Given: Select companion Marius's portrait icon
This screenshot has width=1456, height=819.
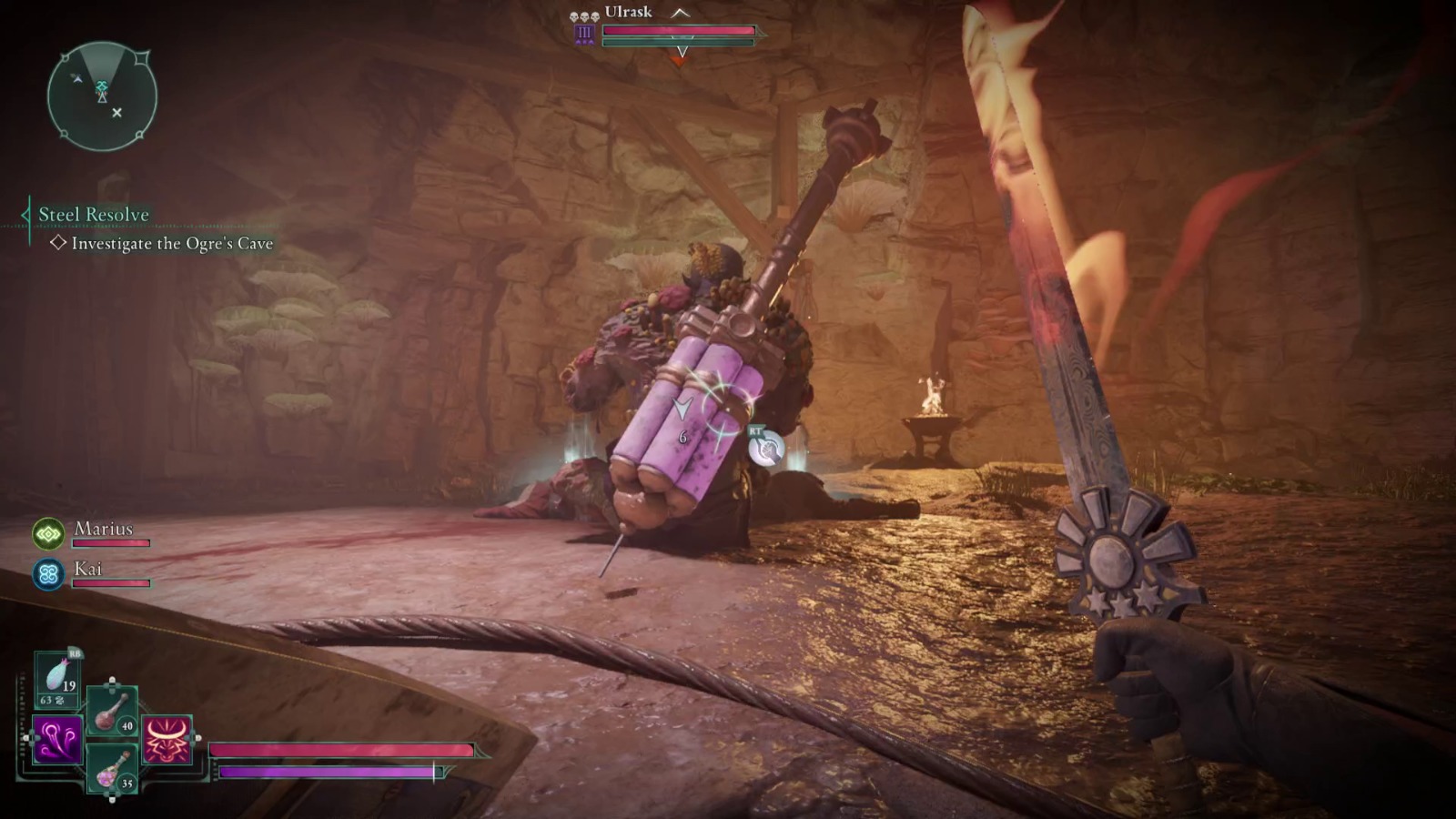Looking at the screenshot, I should tap(48, 533).
